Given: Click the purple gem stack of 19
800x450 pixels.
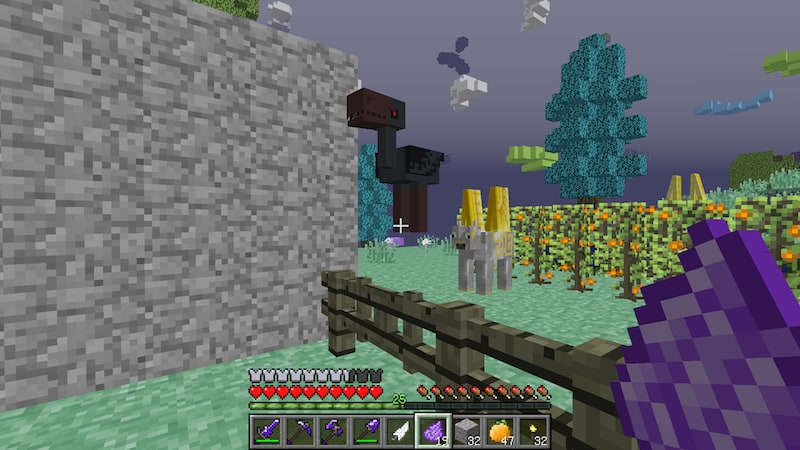Looking at the screenshot, I should point(433,430).
